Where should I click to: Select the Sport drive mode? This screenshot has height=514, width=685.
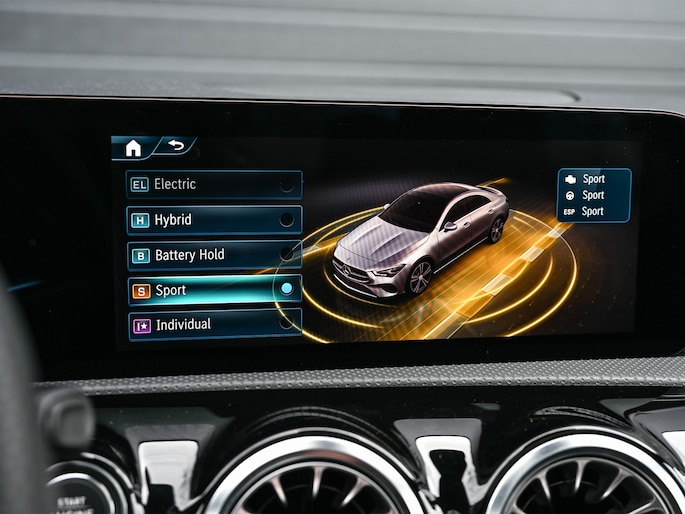(214, 290)
